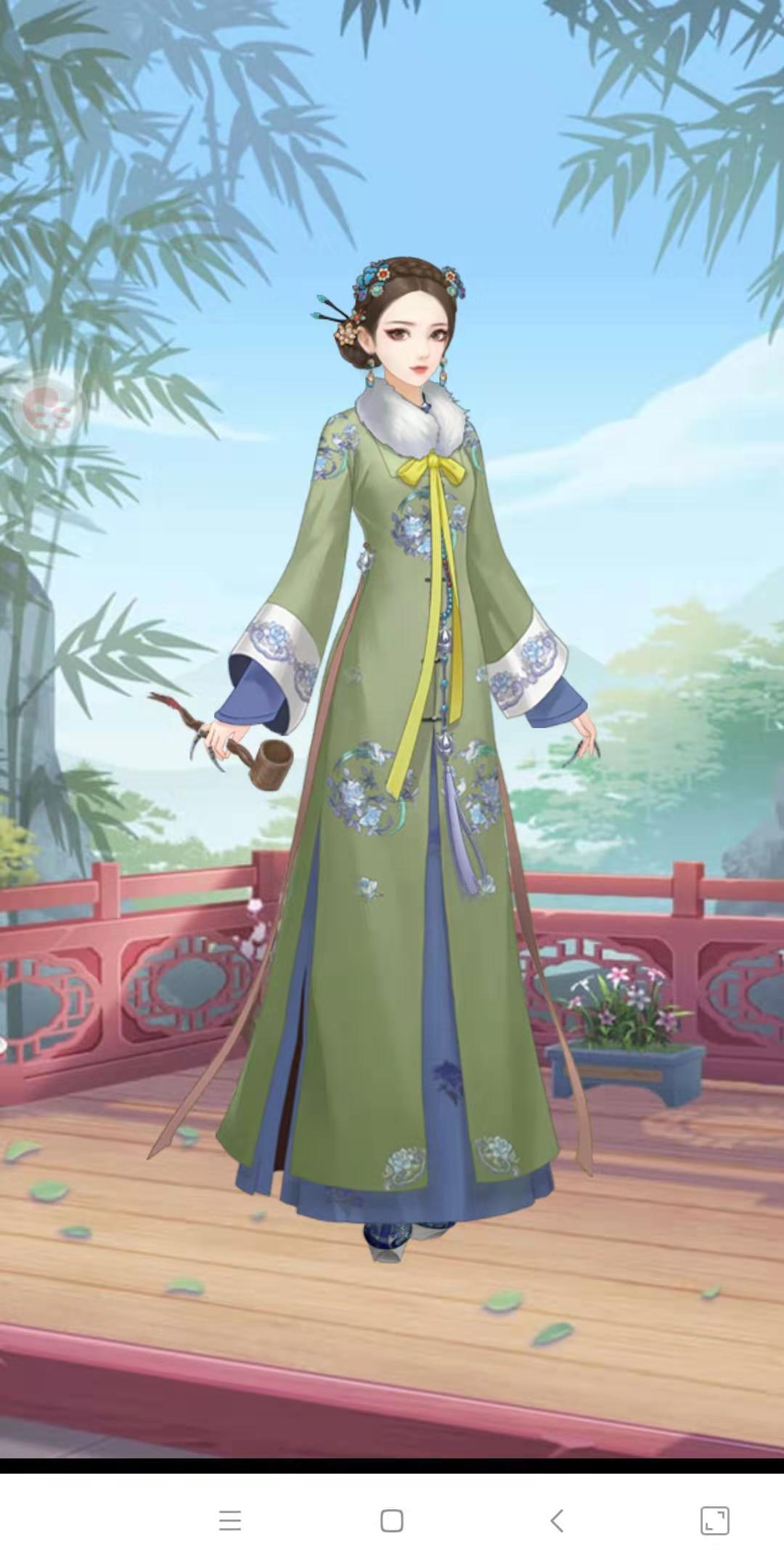Tap the square home navigation button

[392, 1520]
